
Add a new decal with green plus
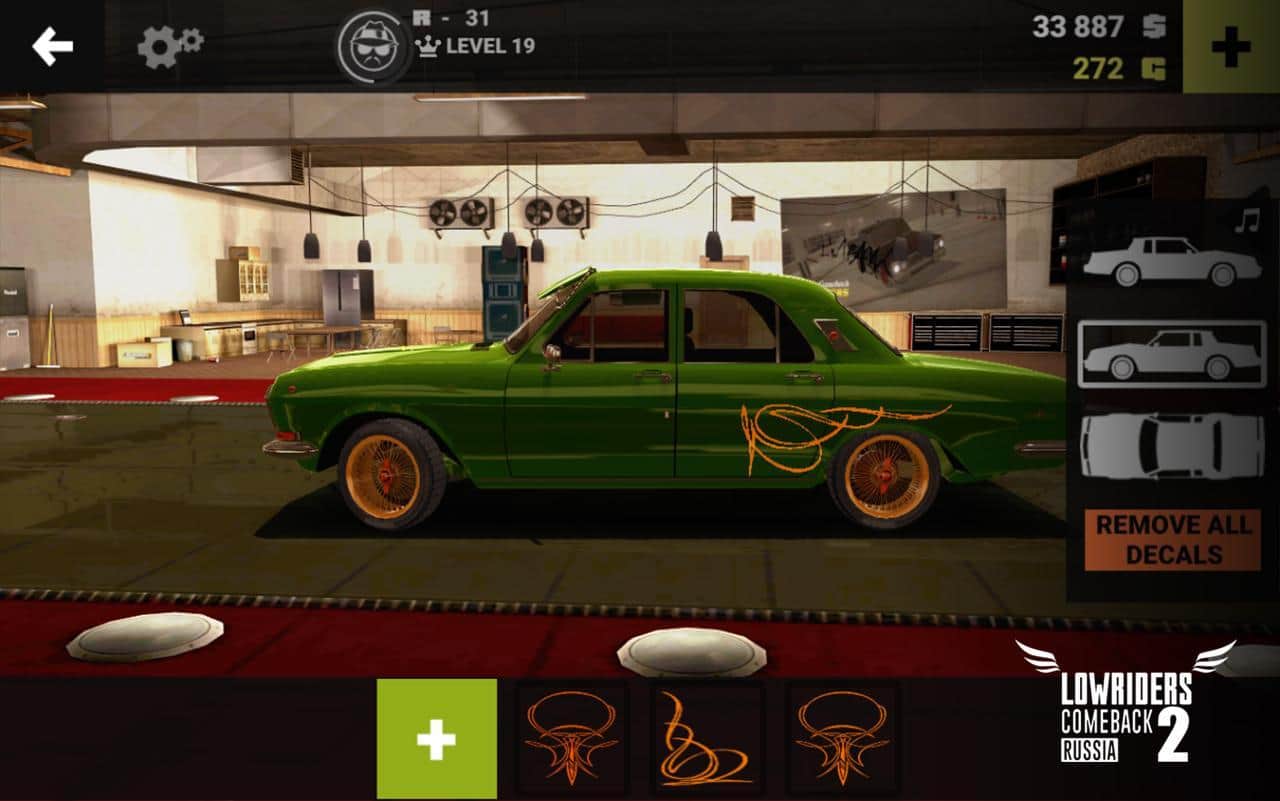pyautogui.click(x=436, y=739)
